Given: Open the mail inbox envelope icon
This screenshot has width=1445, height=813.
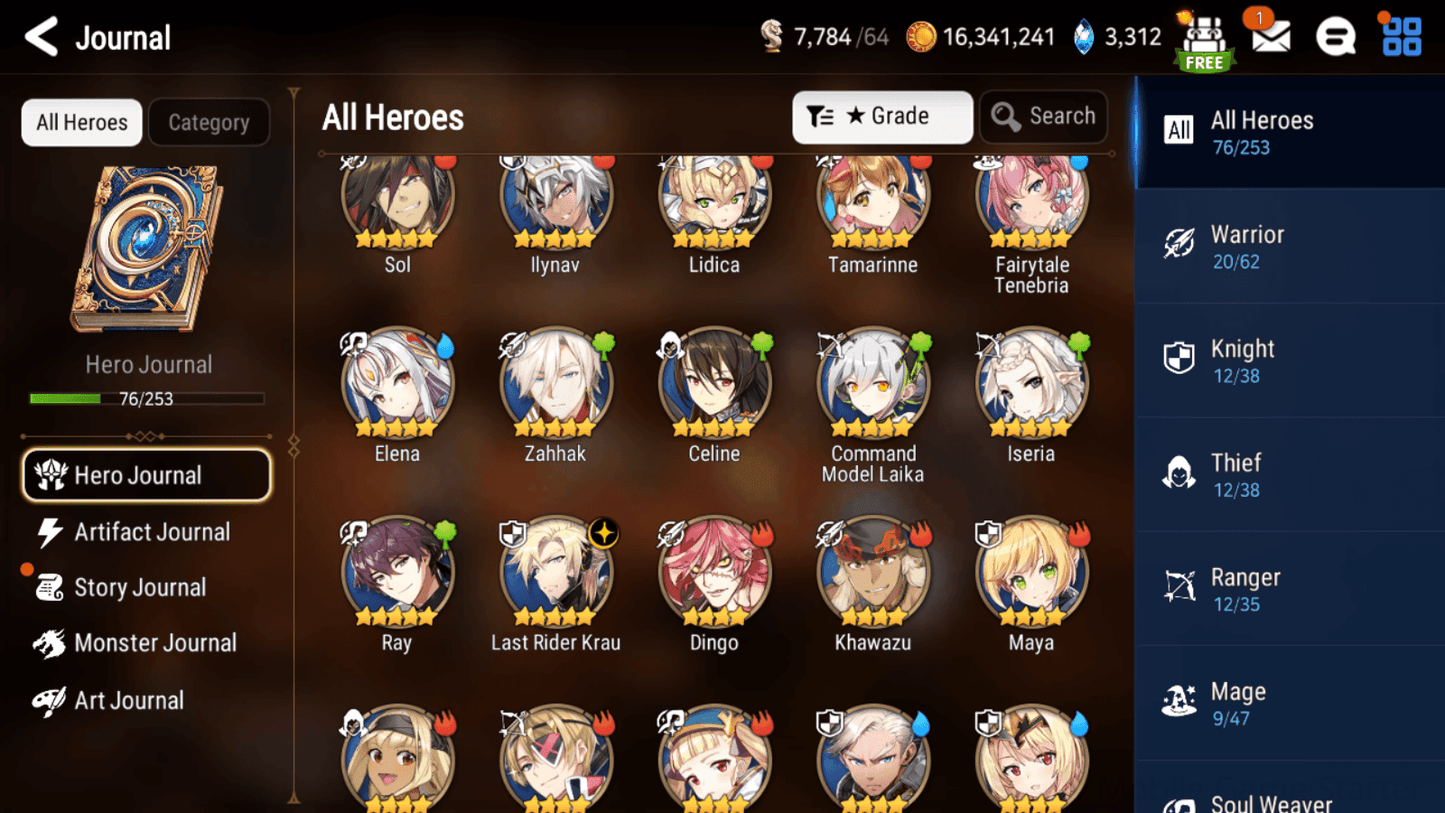Looking at the screenshot, I should (1268, 37).
